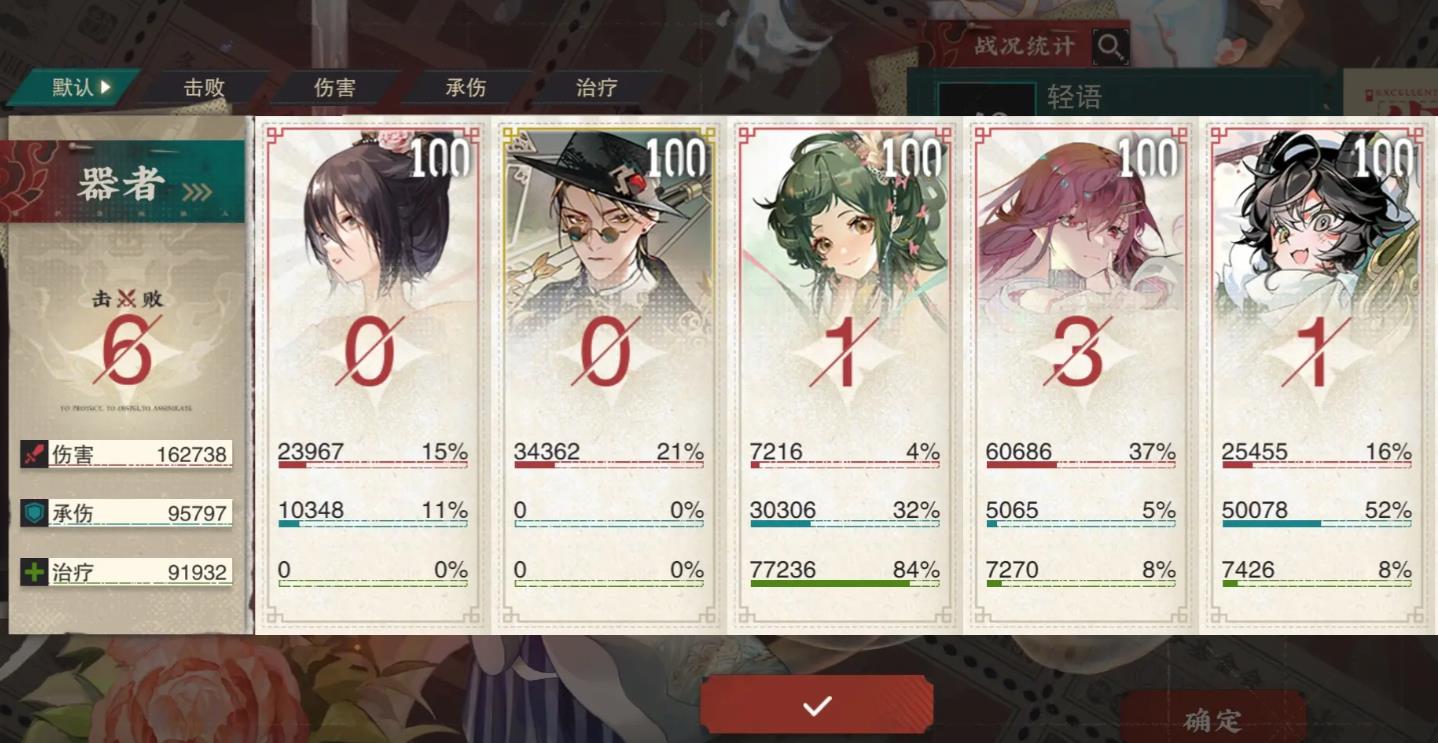Switch to the 默认 tab
This screenshot has width=1438, height=743.
point(78,88)
